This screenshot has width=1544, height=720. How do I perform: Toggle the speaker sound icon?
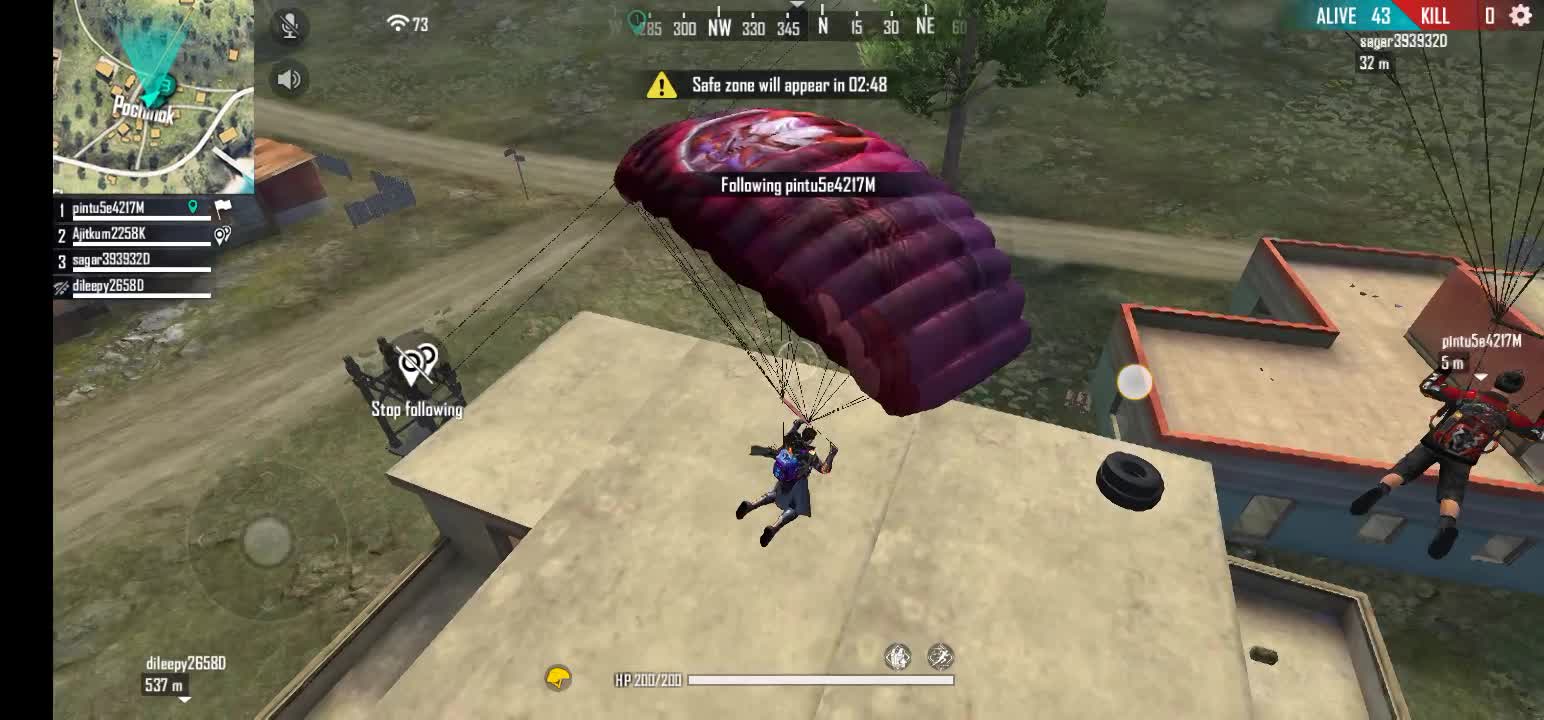tap(289, 79)
